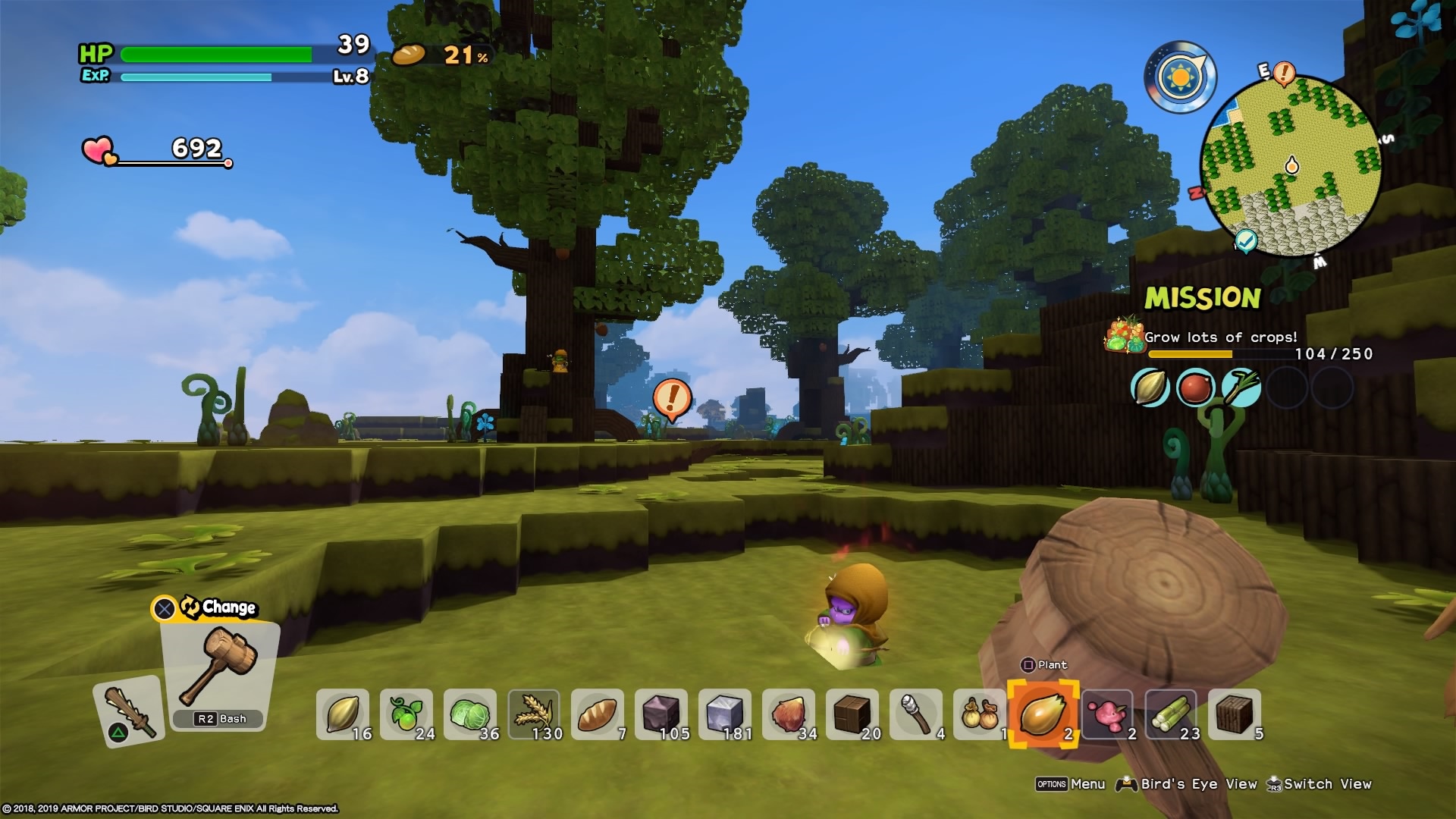
Task: Click the wooden hammer tool icon
Action: coord(220,667)
